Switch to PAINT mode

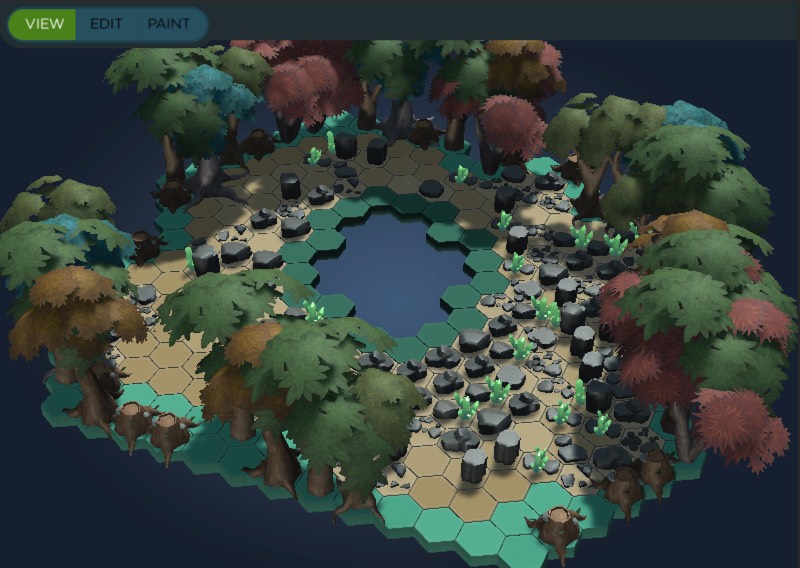[x=168, y=24]
